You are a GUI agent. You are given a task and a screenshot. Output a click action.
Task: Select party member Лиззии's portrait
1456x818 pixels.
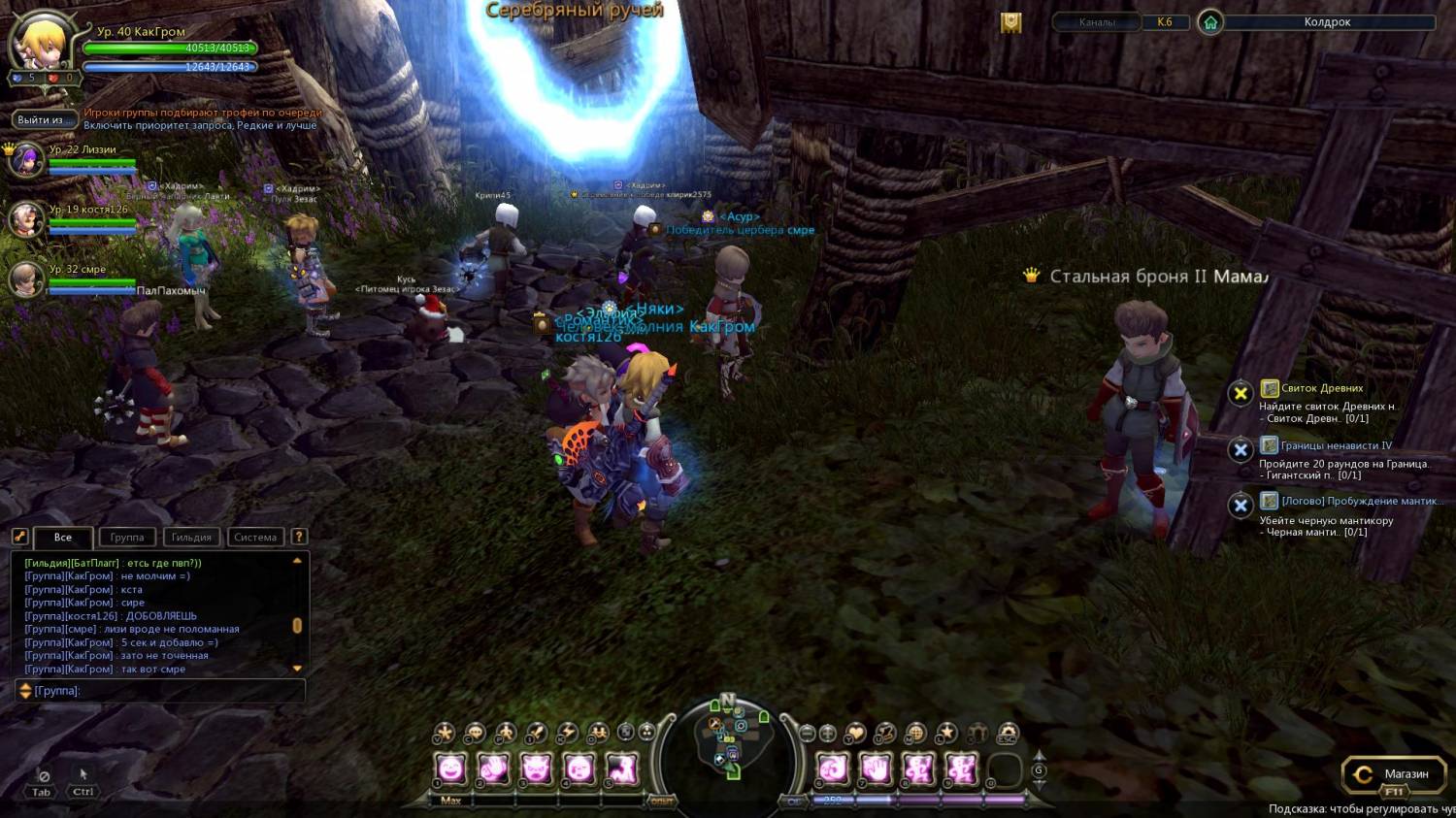(x=25, y=159)
